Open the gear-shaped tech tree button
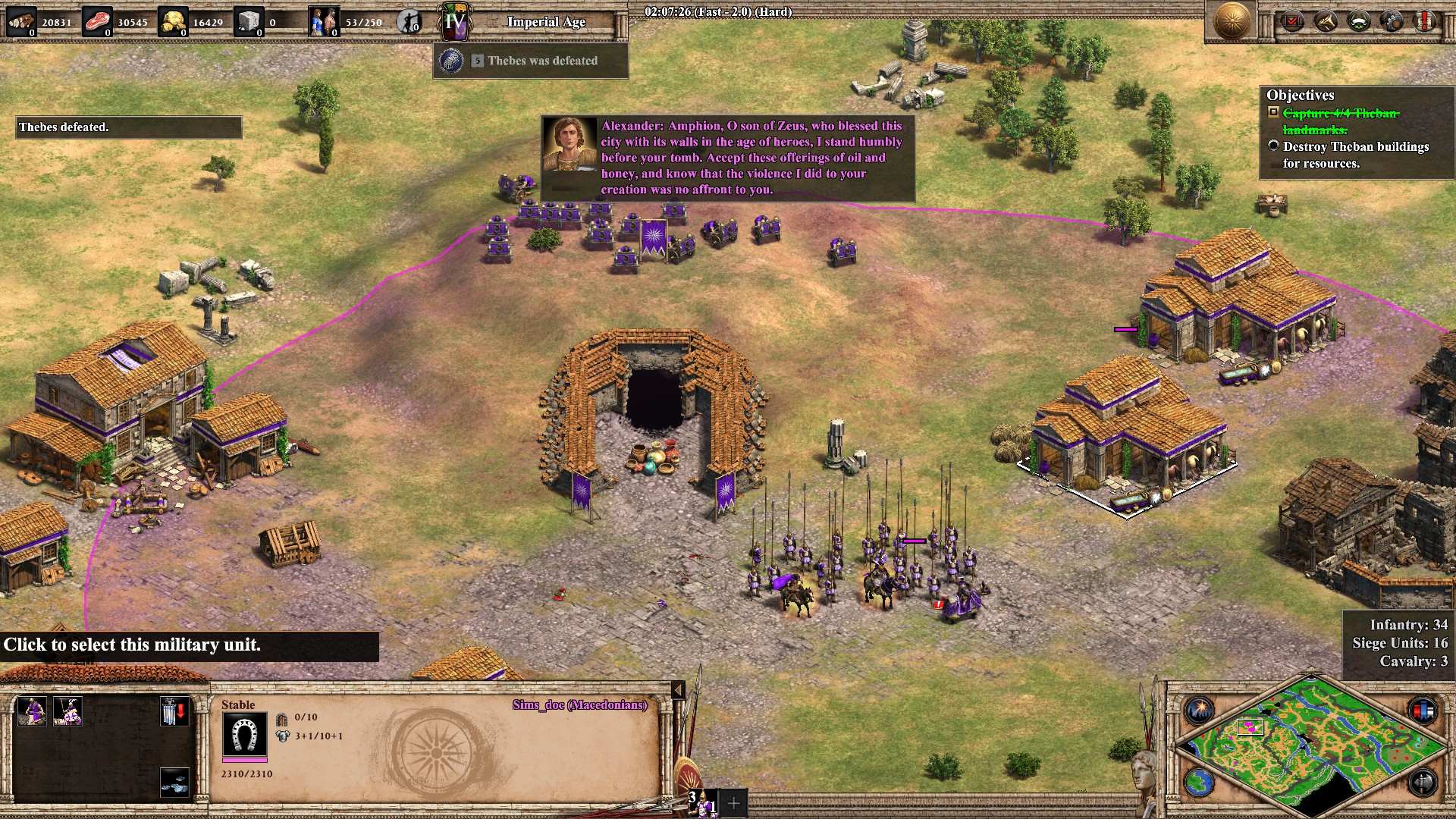 click(x=1392, y=21)
